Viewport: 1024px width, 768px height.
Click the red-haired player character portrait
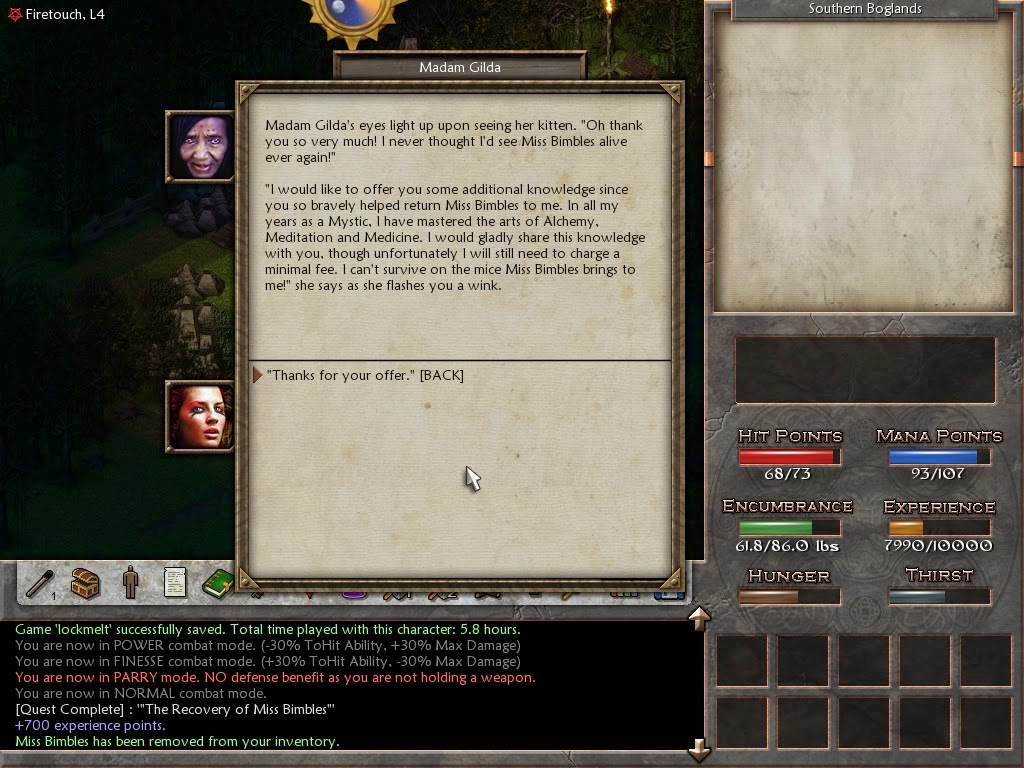coord(200,415)
